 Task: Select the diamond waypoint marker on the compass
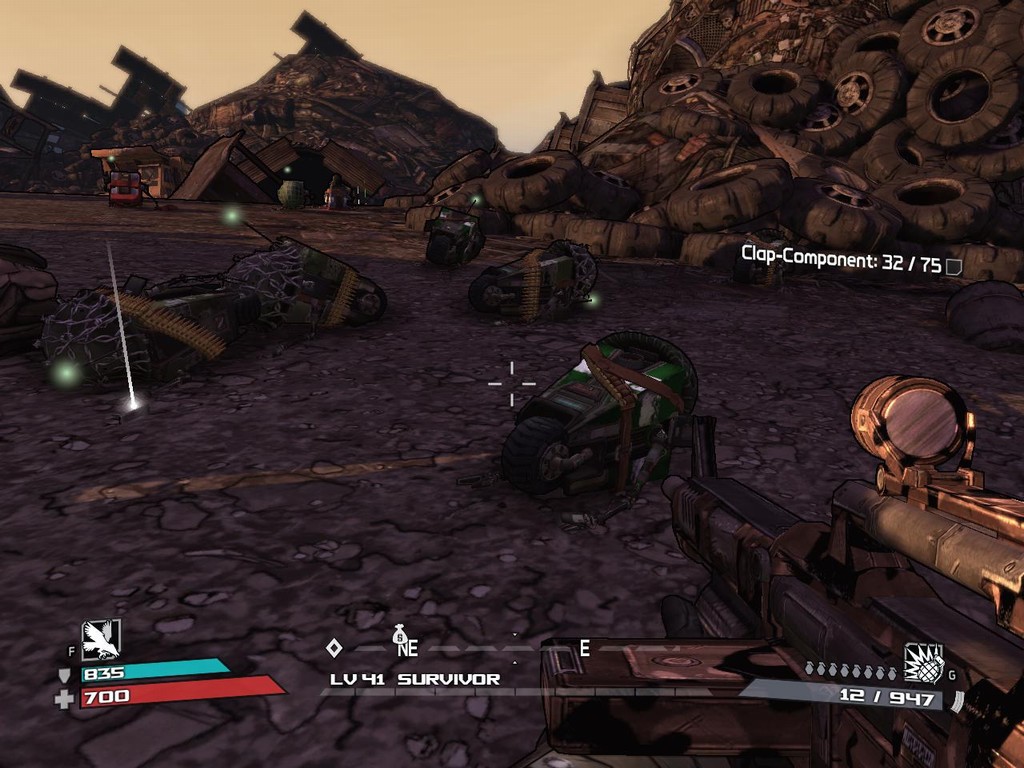pos(334,648)
